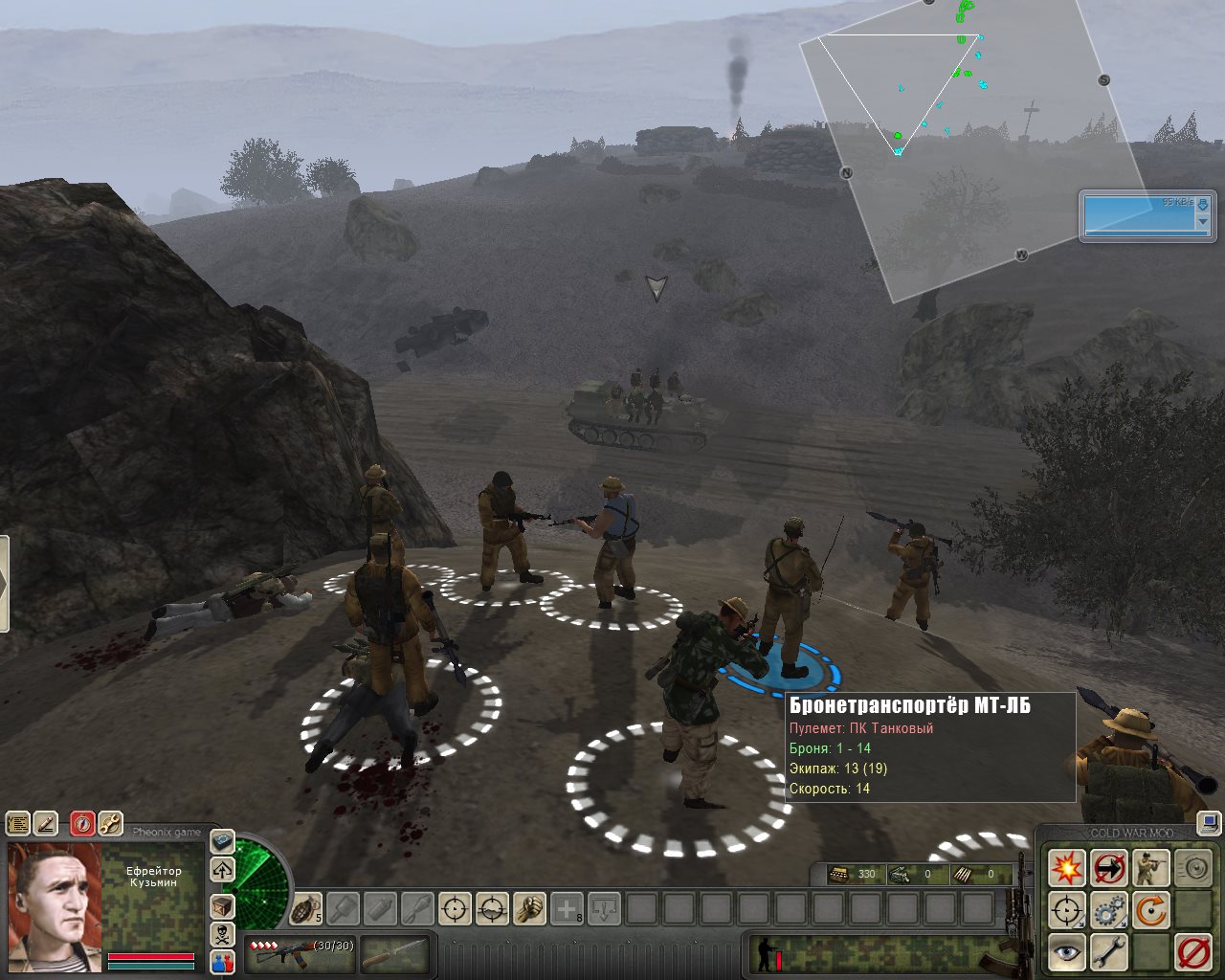1225x980 pixels.
Task: Click the pencil notes button
Action: [x=45, y=823]
